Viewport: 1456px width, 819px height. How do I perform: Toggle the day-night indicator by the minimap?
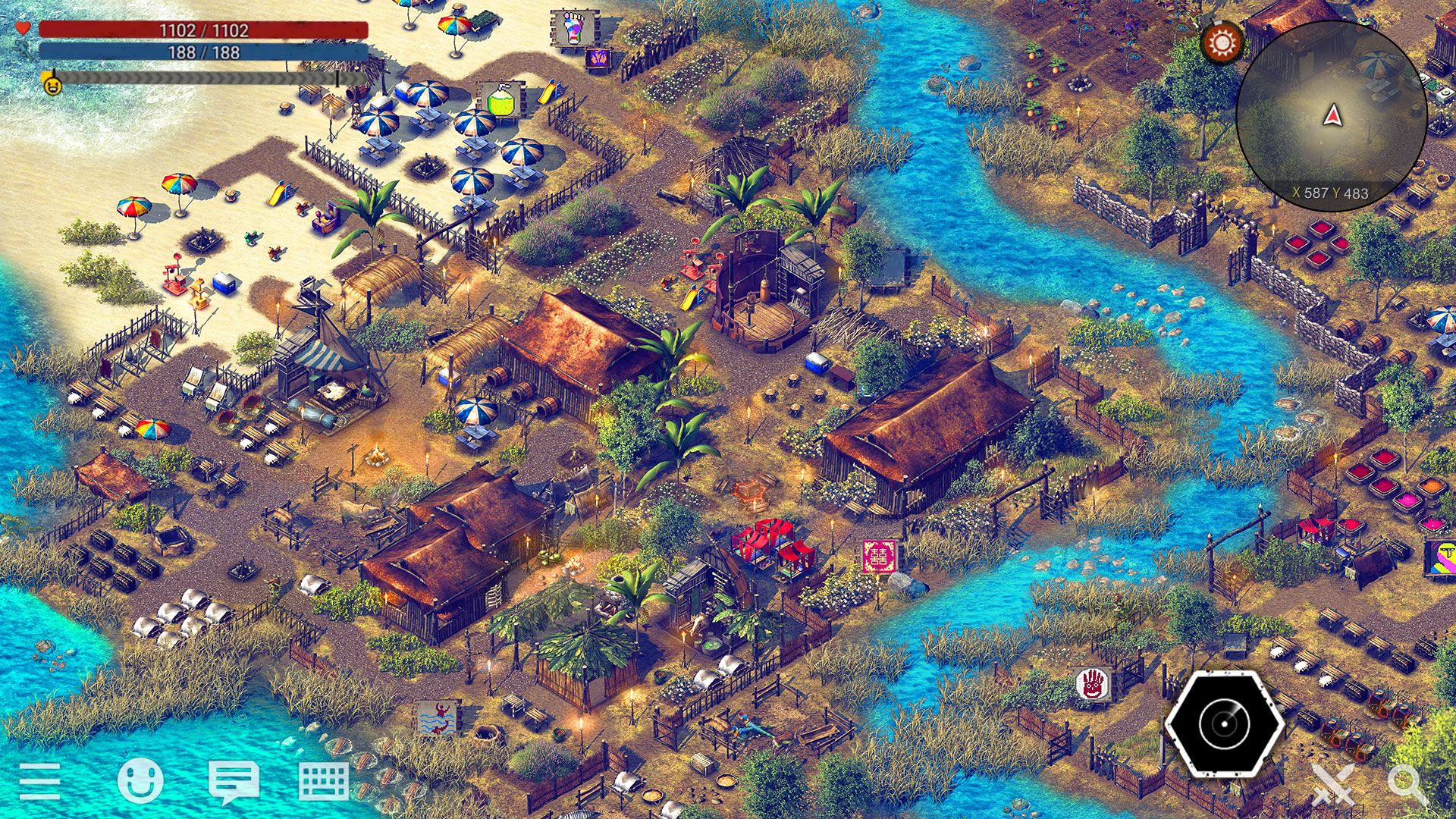tap(1222, 43)
